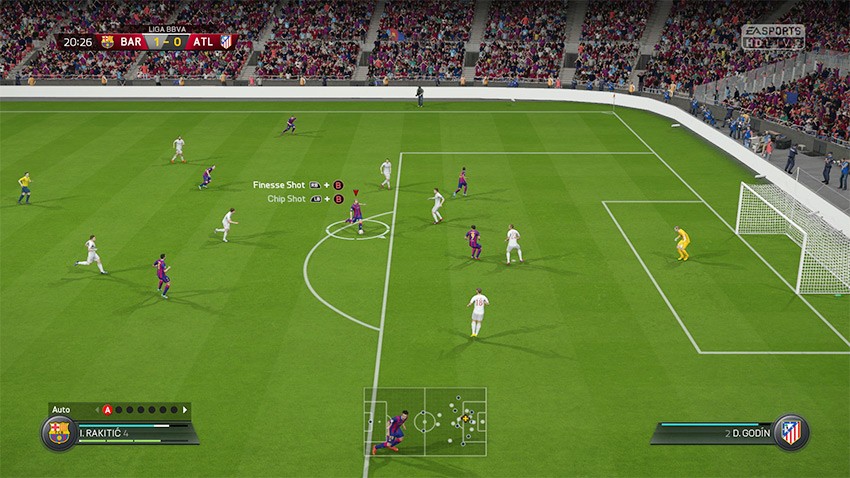Image resolution: width=850 pixels, height=478 pixels.
Task: Select the Barcelona crest beside I. Rakitić
Action: (59, 432)
